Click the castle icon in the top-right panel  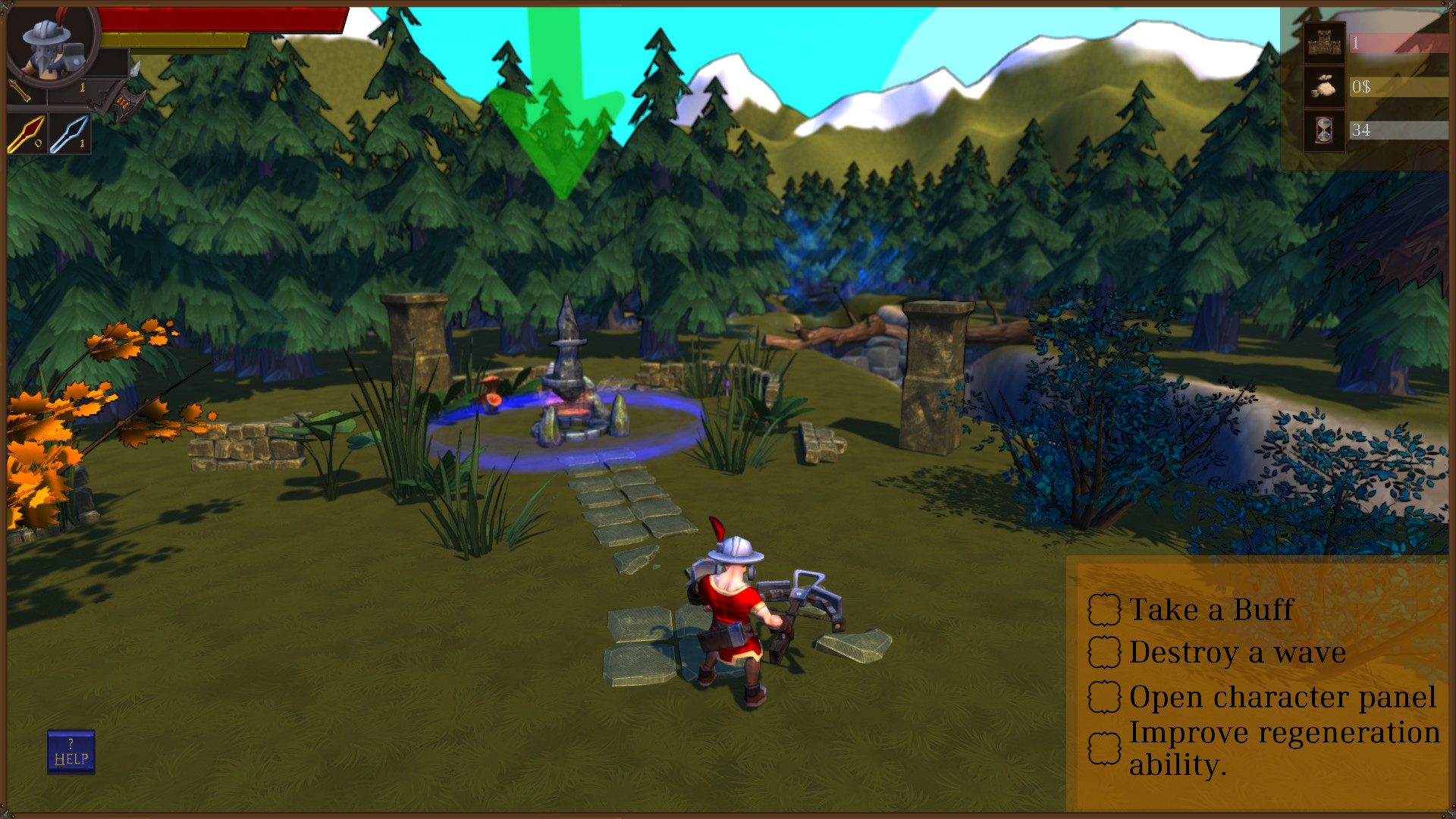pos(1323,42)
